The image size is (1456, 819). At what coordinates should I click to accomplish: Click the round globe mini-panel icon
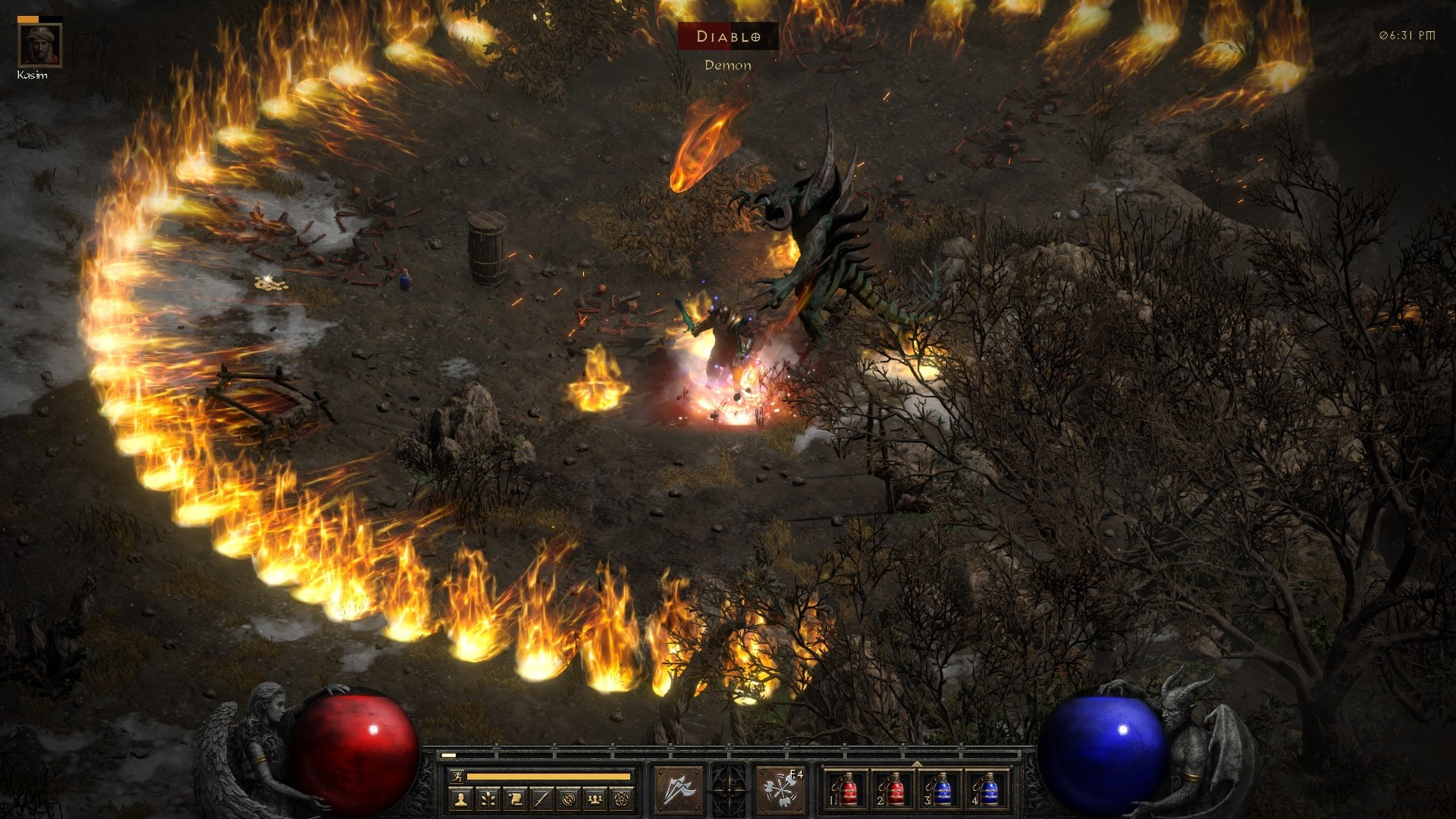tap(569, 799)
